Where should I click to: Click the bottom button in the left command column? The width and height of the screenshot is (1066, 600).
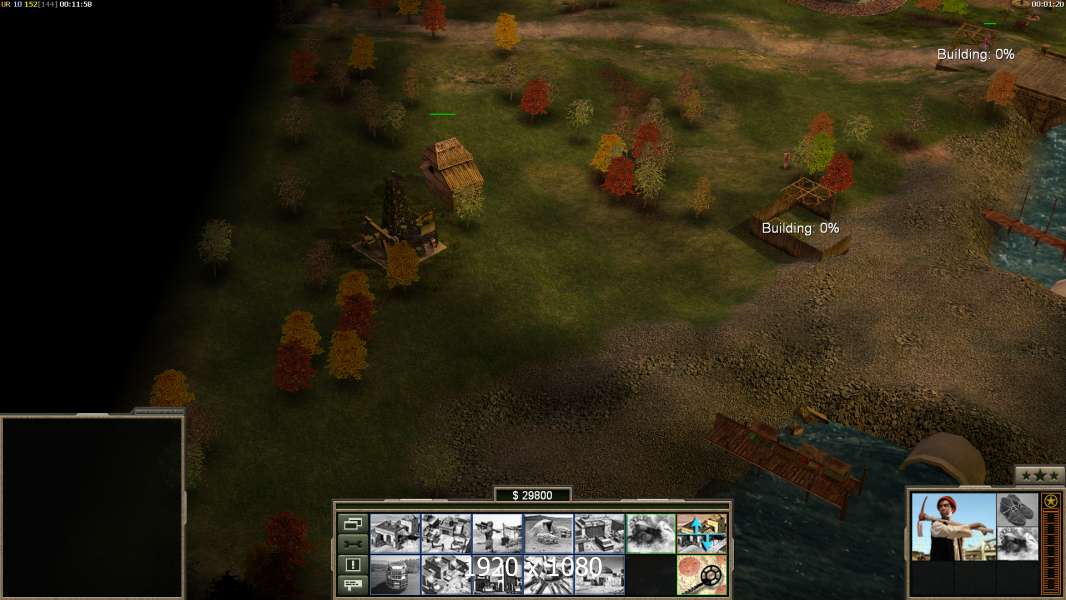point(352,585)
